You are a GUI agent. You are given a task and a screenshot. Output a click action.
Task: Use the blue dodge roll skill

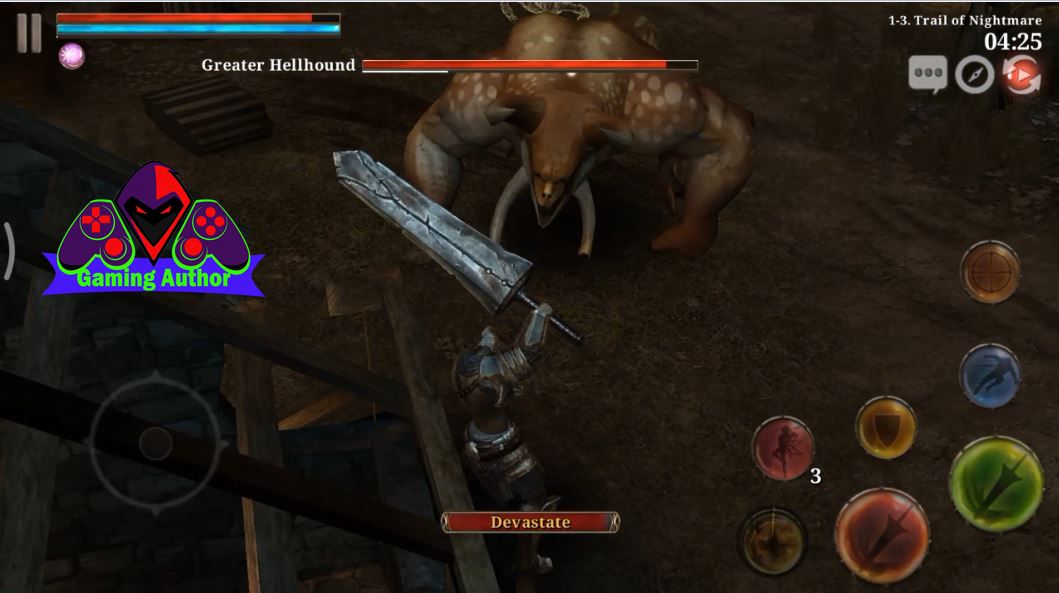[989, 375]
